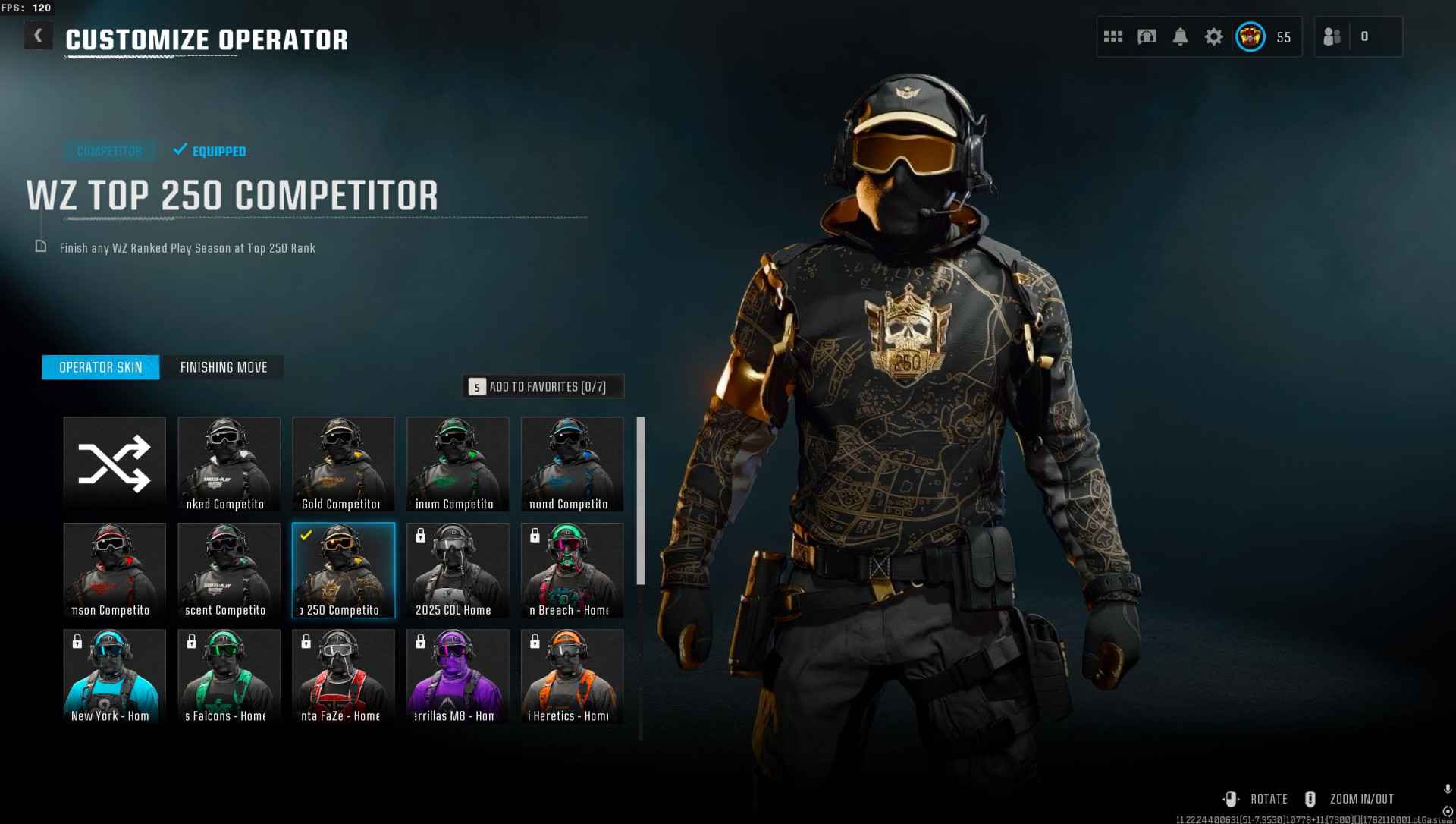
Task: Select the Guerrillas M8 Home purple skin
Action: (457, 676)
